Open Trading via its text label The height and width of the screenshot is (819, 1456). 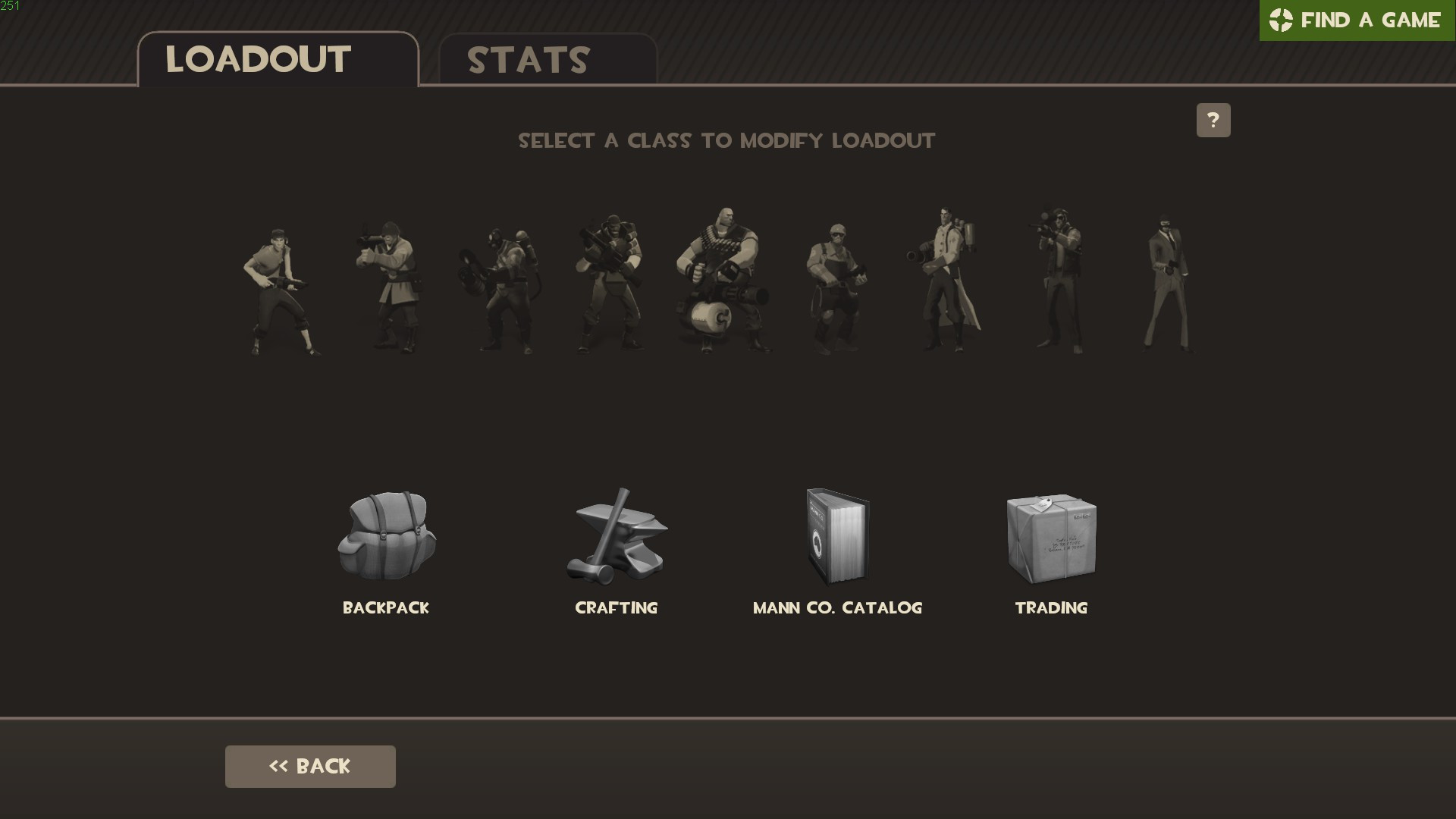[x=1052, y=607]
